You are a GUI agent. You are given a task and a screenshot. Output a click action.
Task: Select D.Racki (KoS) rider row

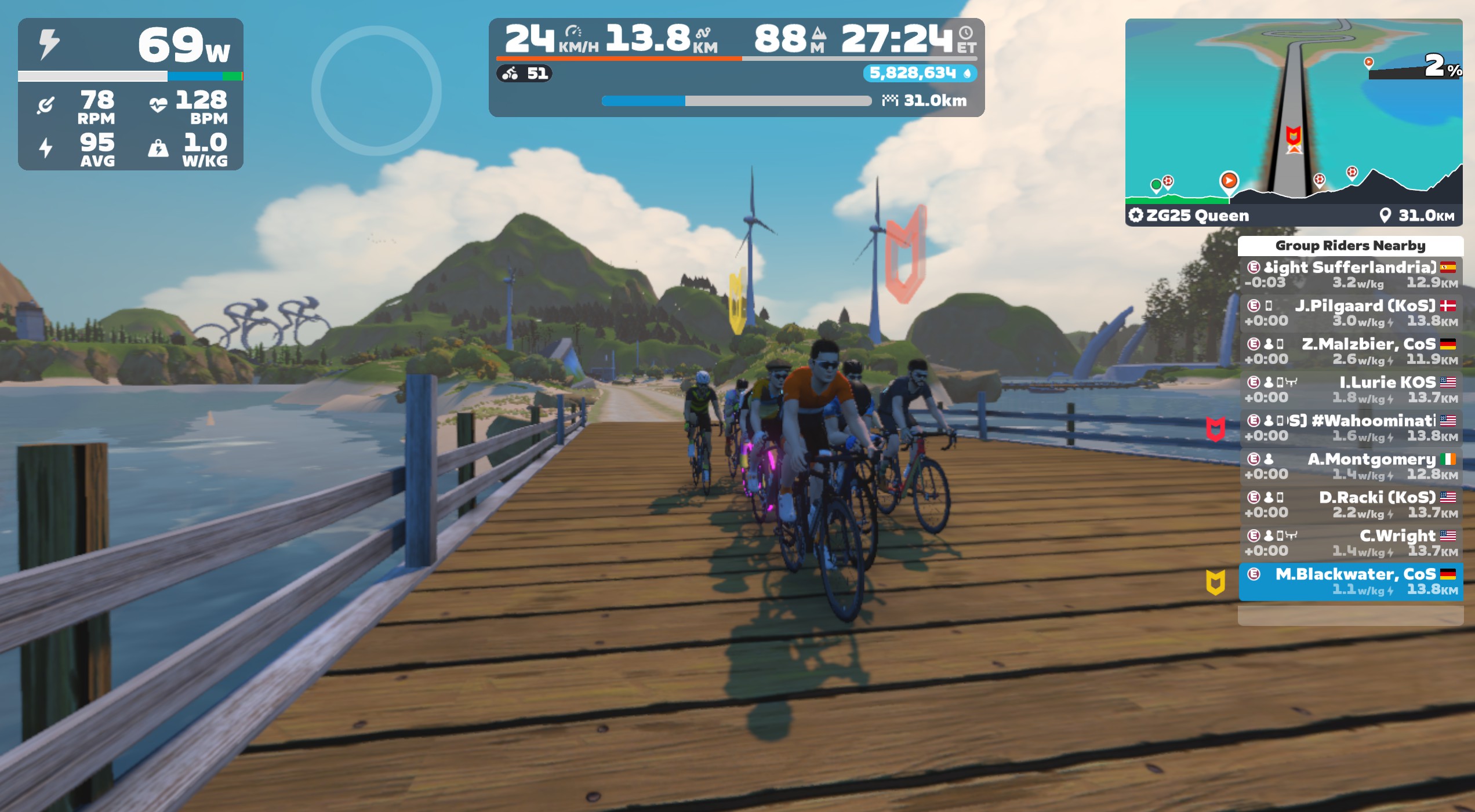click(x=1350, y=504)
